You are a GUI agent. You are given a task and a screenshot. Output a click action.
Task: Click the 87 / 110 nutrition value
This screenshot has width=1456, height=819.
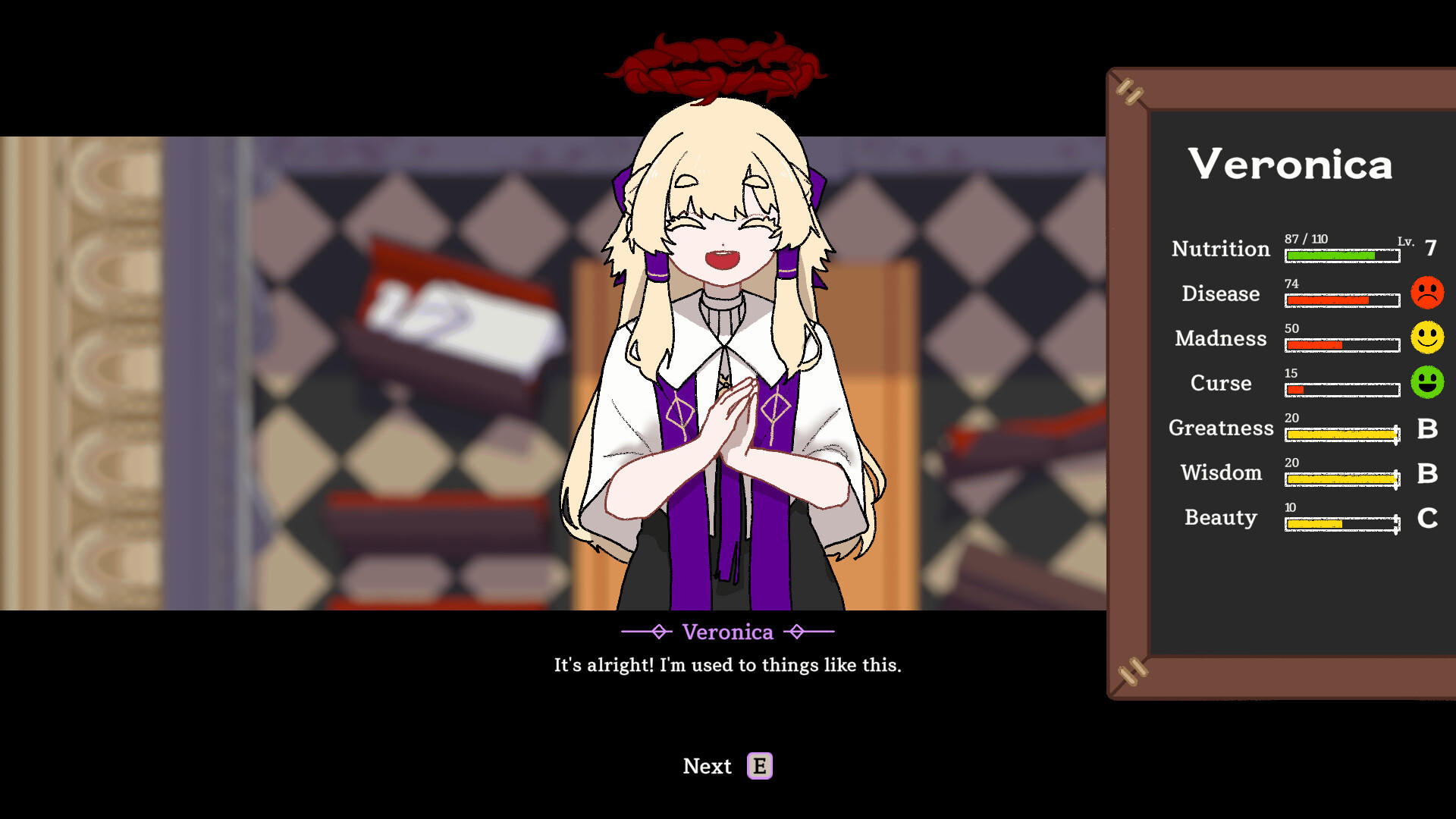1307,237
